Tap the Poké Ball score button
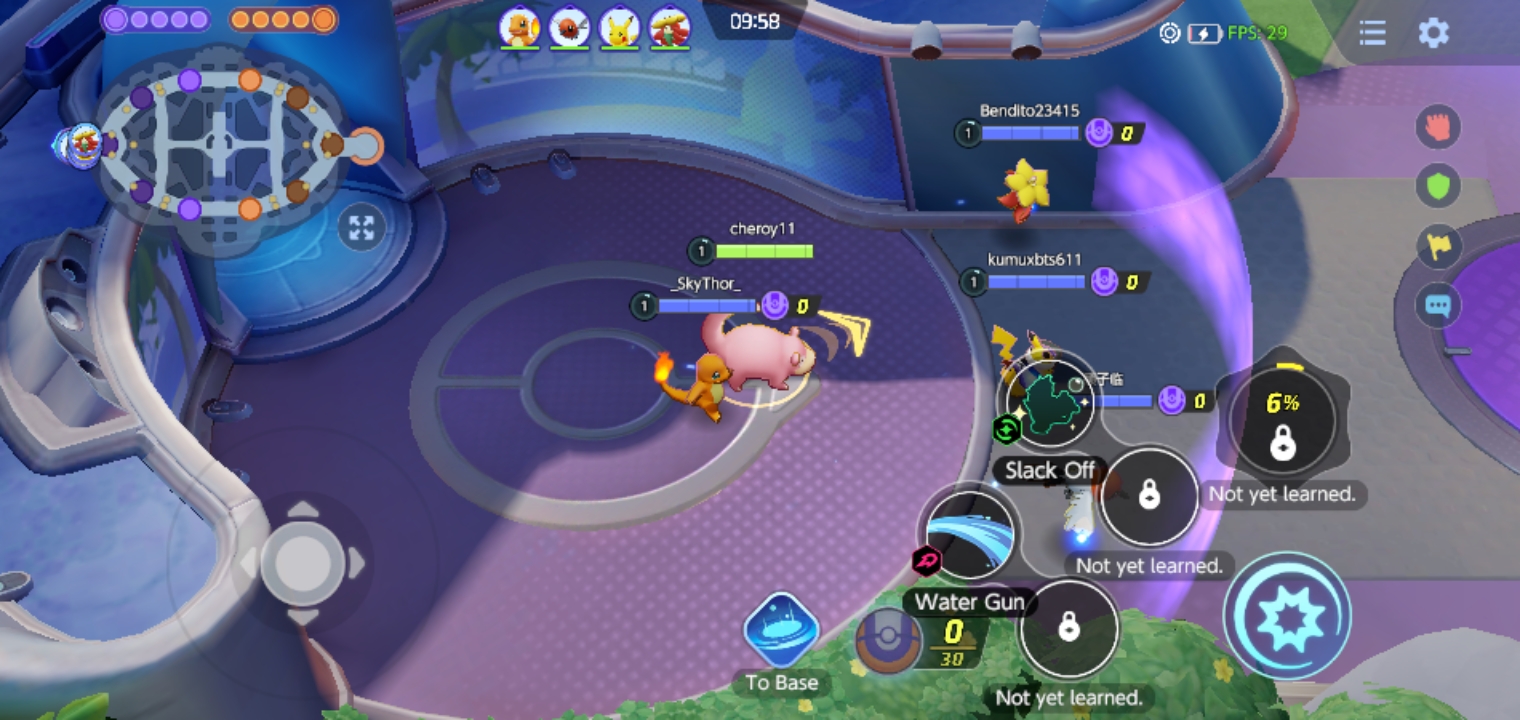The height and width of the screenshot is (720, 1520). click(889, 640)
